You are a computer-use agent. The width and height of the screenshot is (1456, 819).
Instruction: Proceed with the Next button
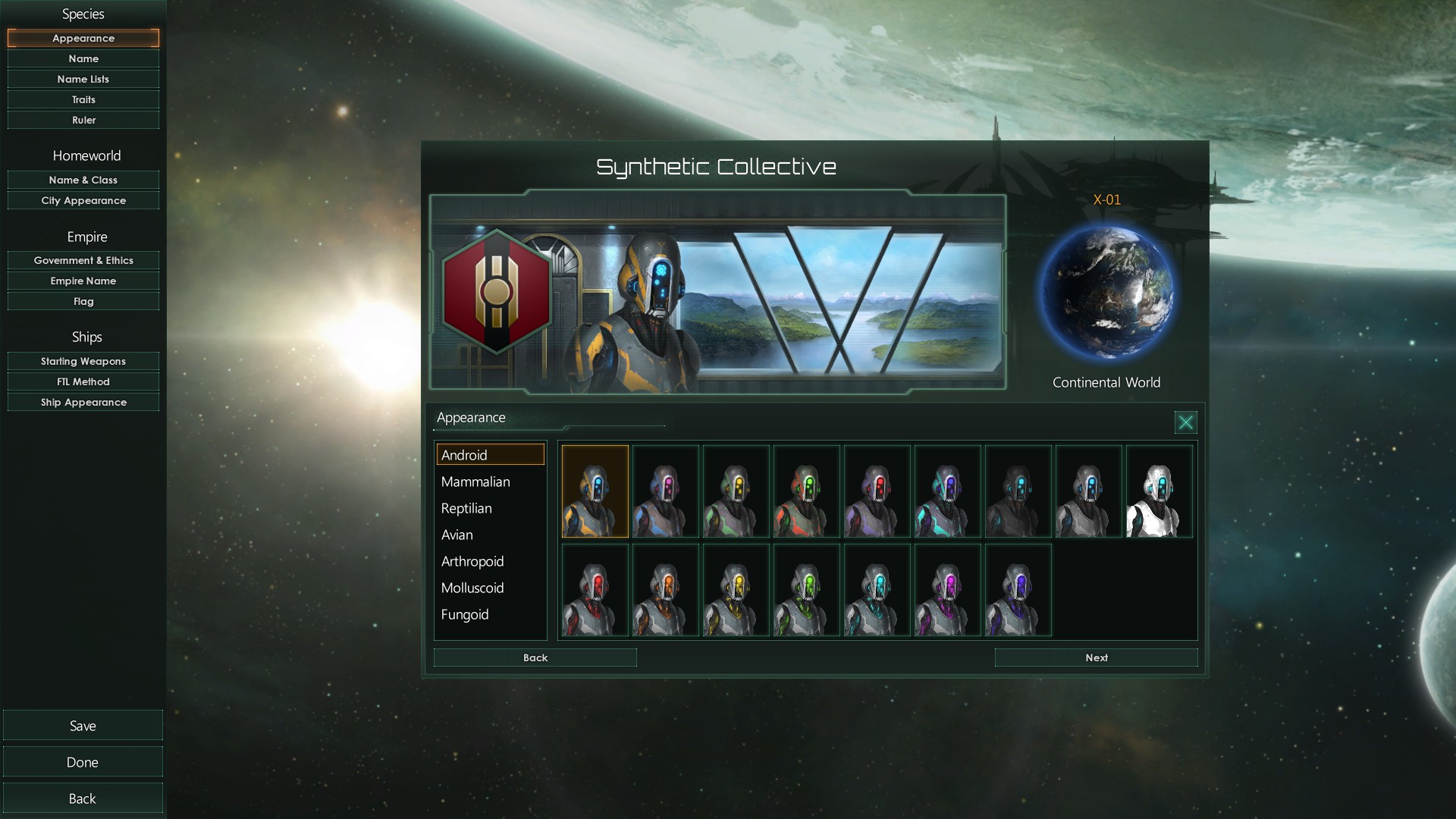pyautogui.click(x=1096, y=657)
